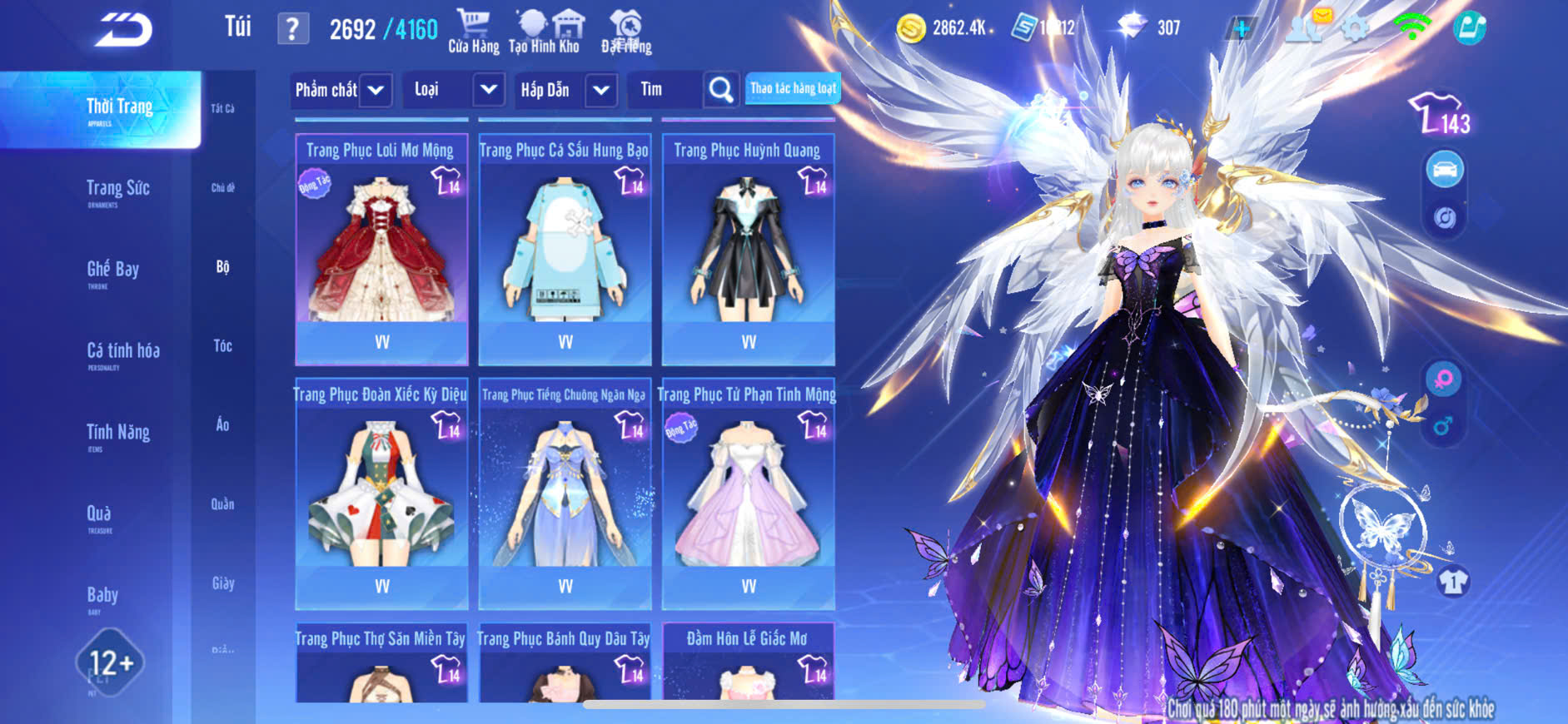Select Trang Phục Loli Mơ Mộng outfit
Image resolution: width=1568 pixels, height=724 pixels.
point(381,250)
